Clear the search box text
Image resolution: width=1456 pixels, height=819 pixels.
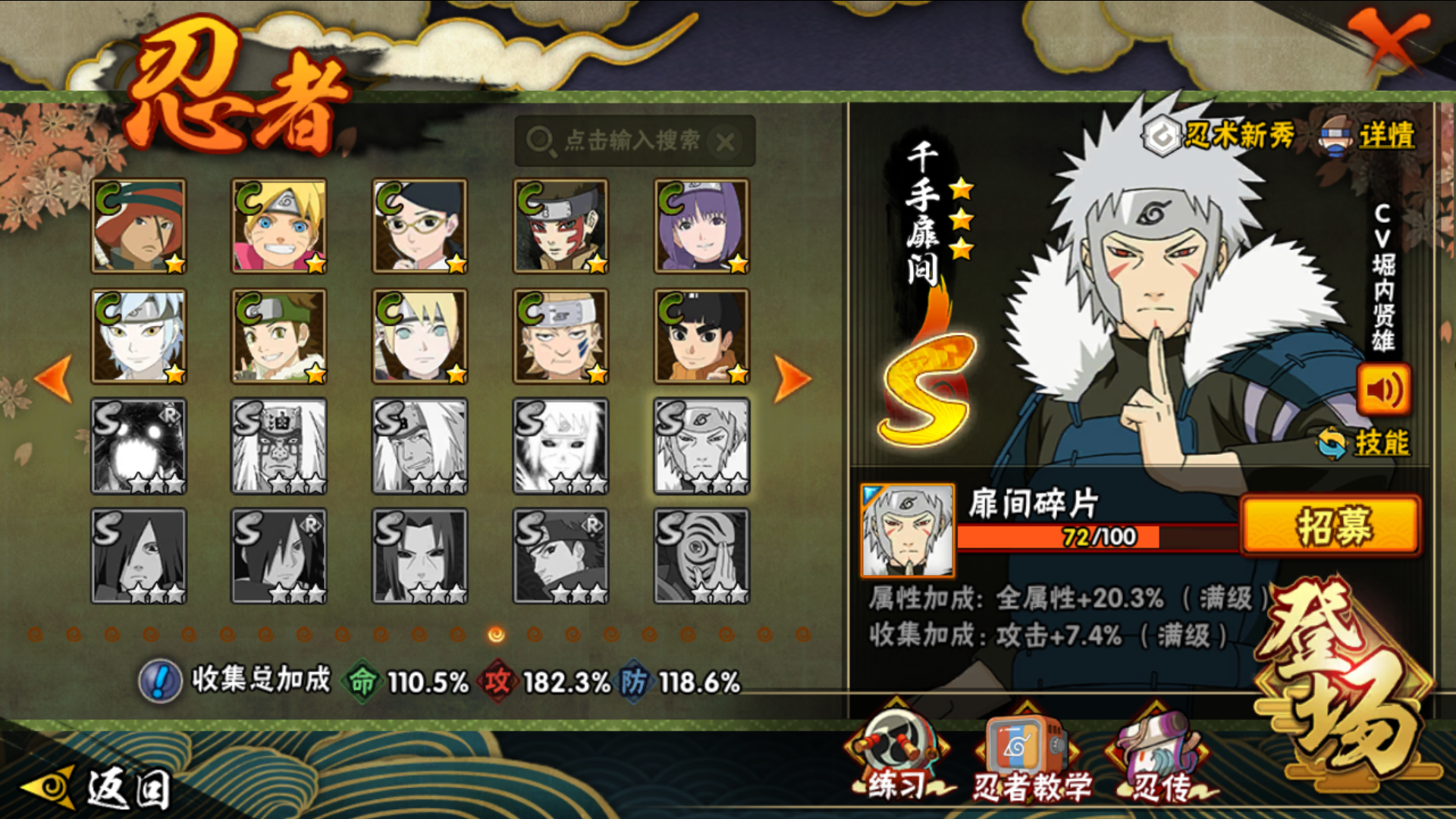click(726, 141)
